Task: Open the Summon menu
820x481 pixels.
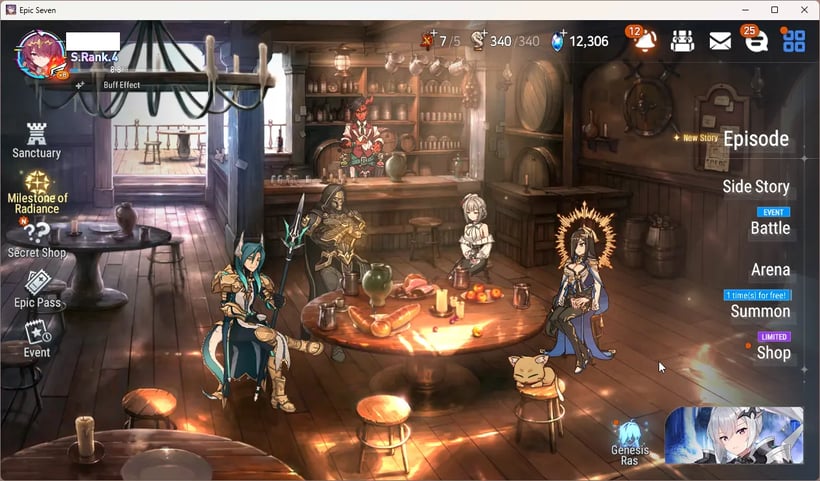Action: point(758,311)
